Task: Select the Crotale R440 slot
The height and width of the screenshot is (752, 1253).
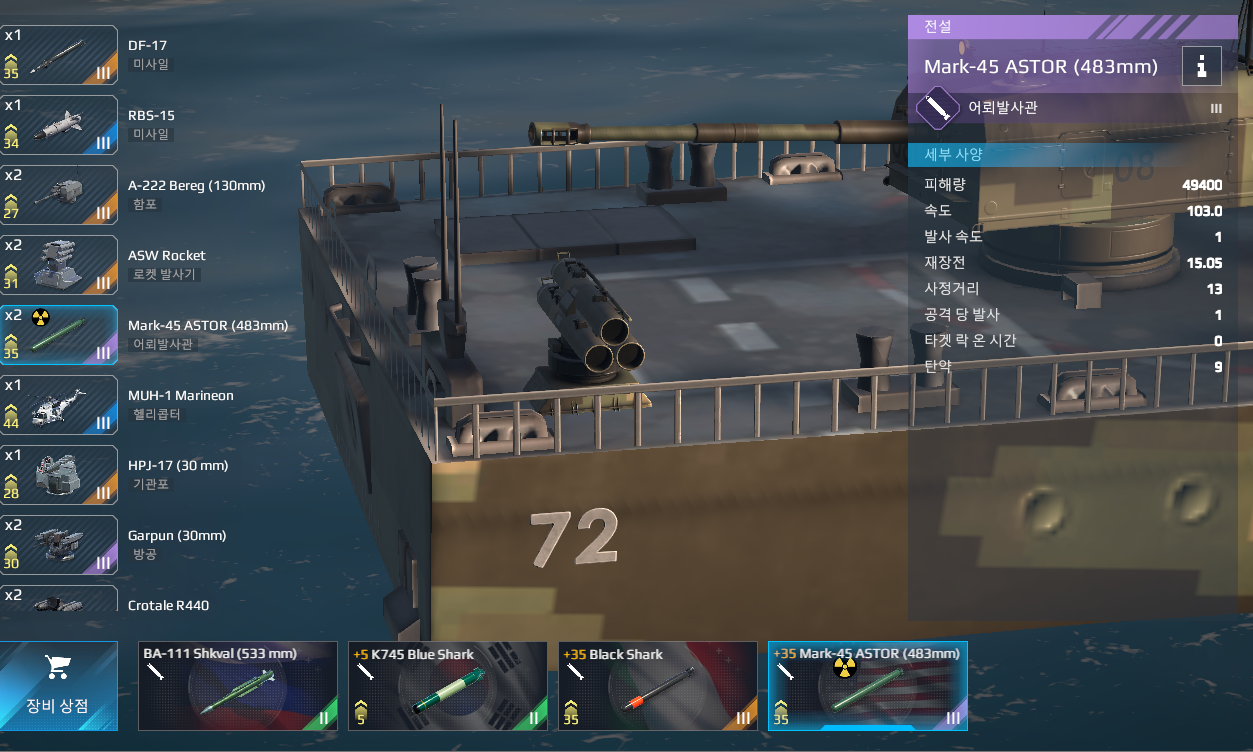Action: [60, 600]
